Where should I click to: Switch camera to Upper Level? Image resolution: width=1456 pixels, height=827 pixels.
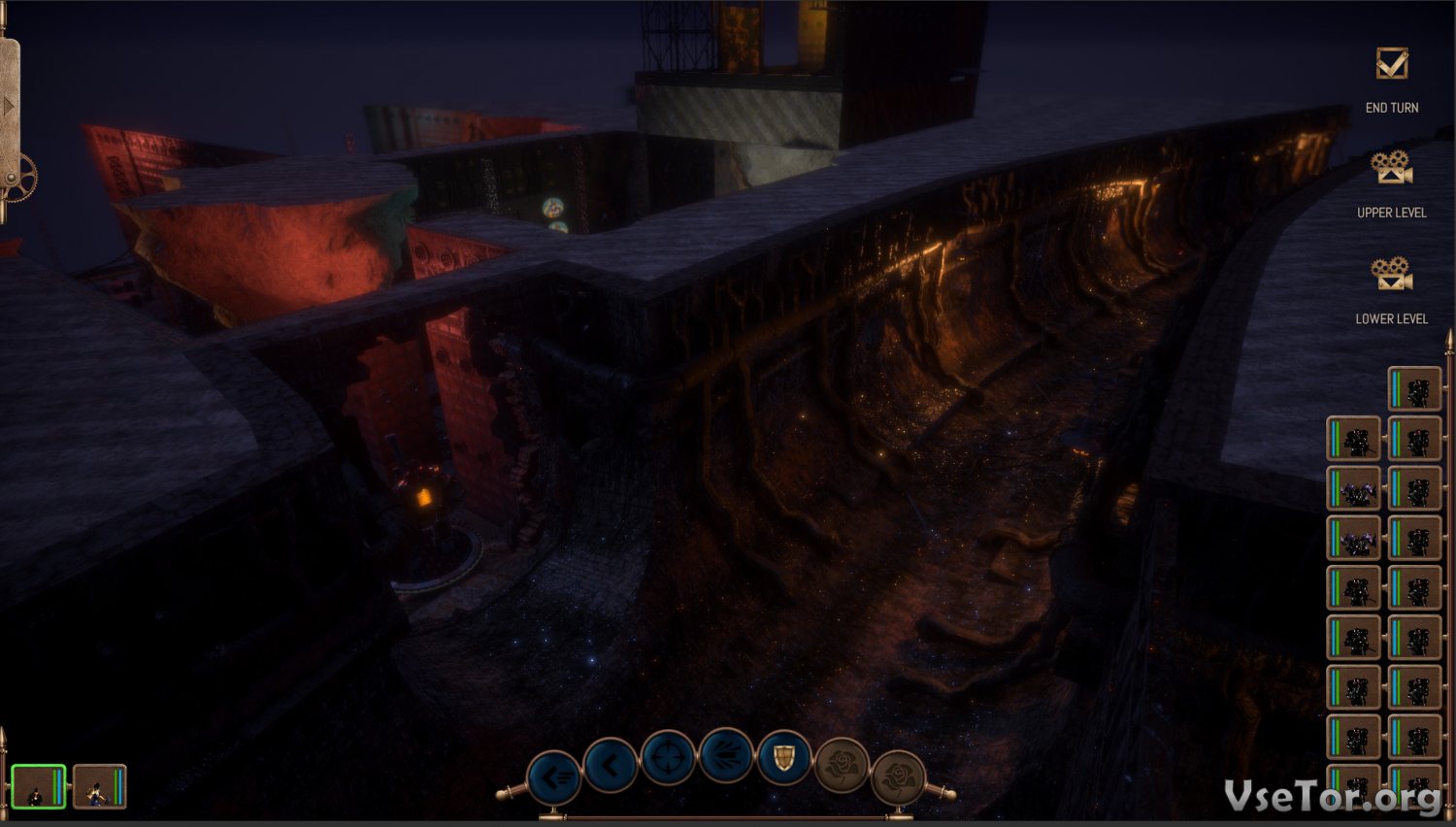(1392, 169)
